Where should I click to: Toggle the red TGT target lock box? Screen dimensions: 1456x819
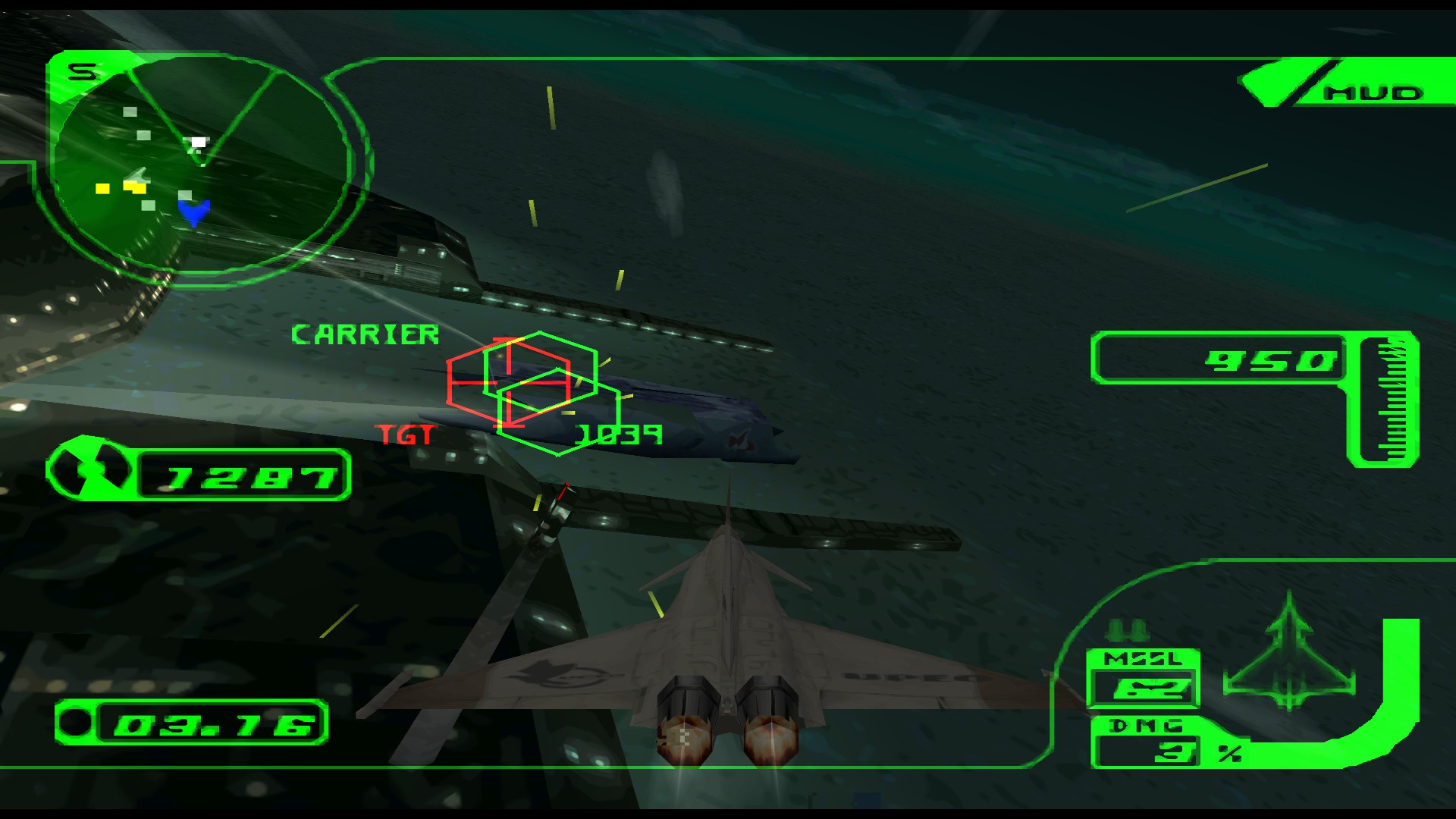512,383
